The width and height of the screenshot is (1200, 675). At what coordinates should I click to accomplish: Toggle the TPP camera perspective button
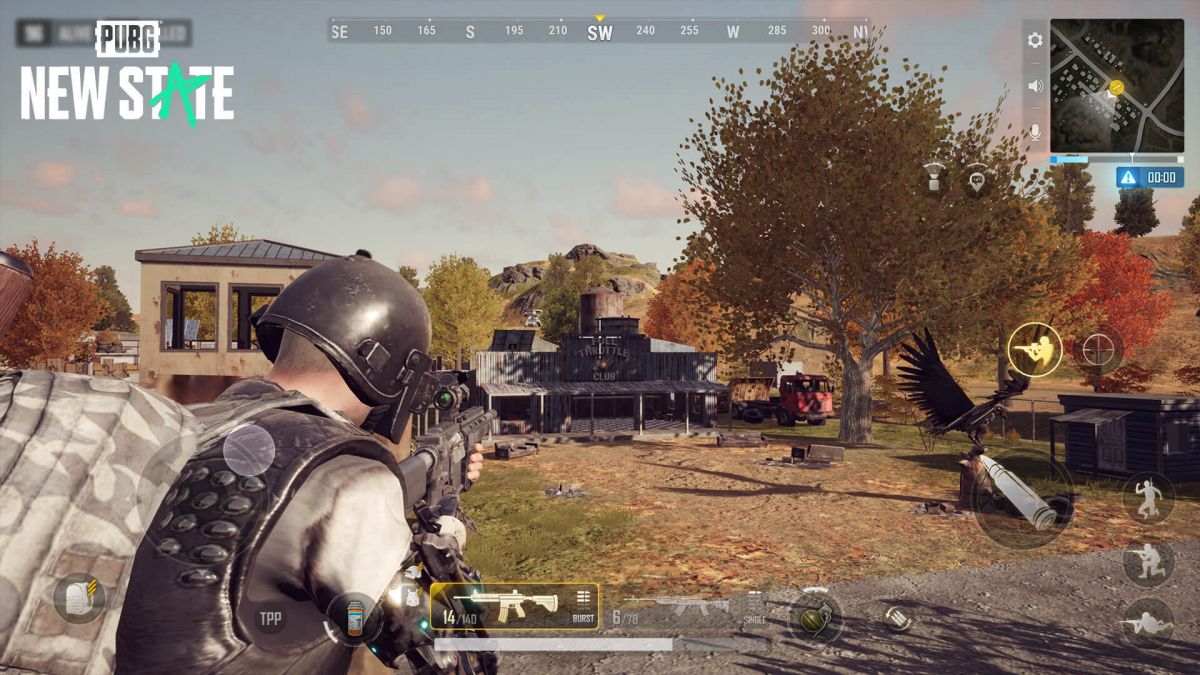(270, 619)
